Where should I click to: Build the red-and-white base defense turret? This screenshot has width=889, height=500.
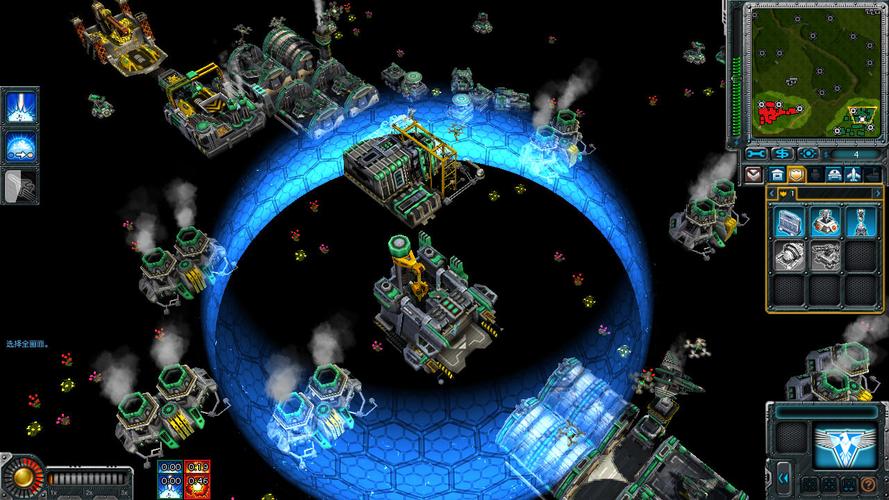pos(825,221)
